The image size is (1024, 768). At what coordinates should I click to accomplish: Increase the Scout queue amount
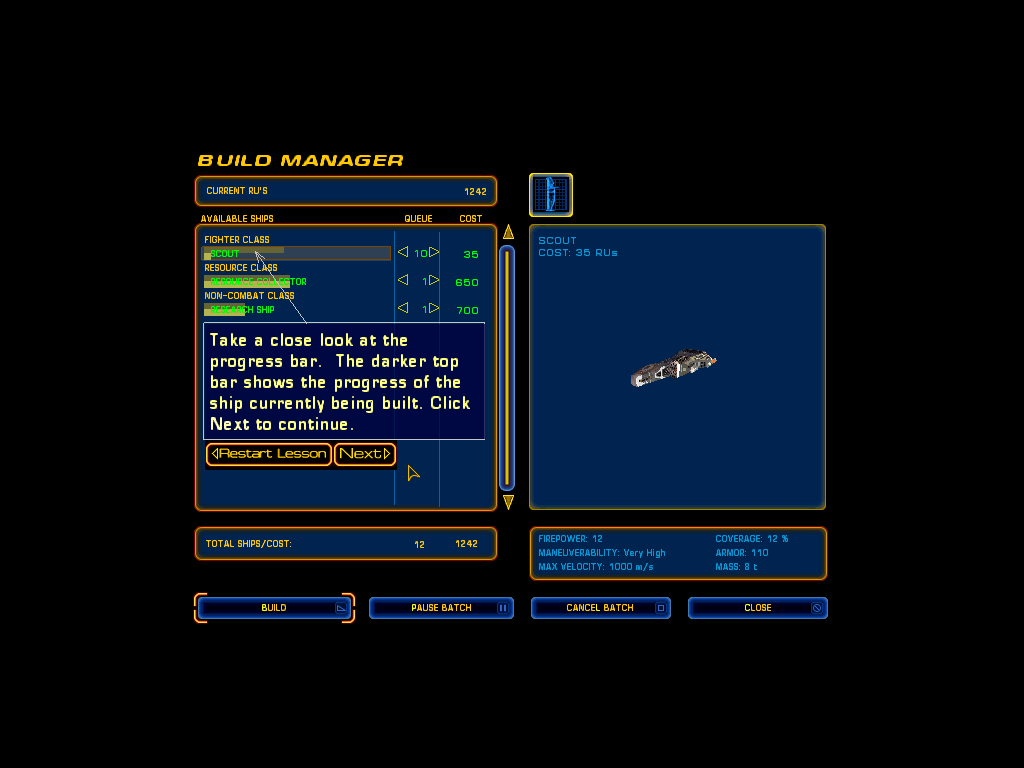click(435, 253)
